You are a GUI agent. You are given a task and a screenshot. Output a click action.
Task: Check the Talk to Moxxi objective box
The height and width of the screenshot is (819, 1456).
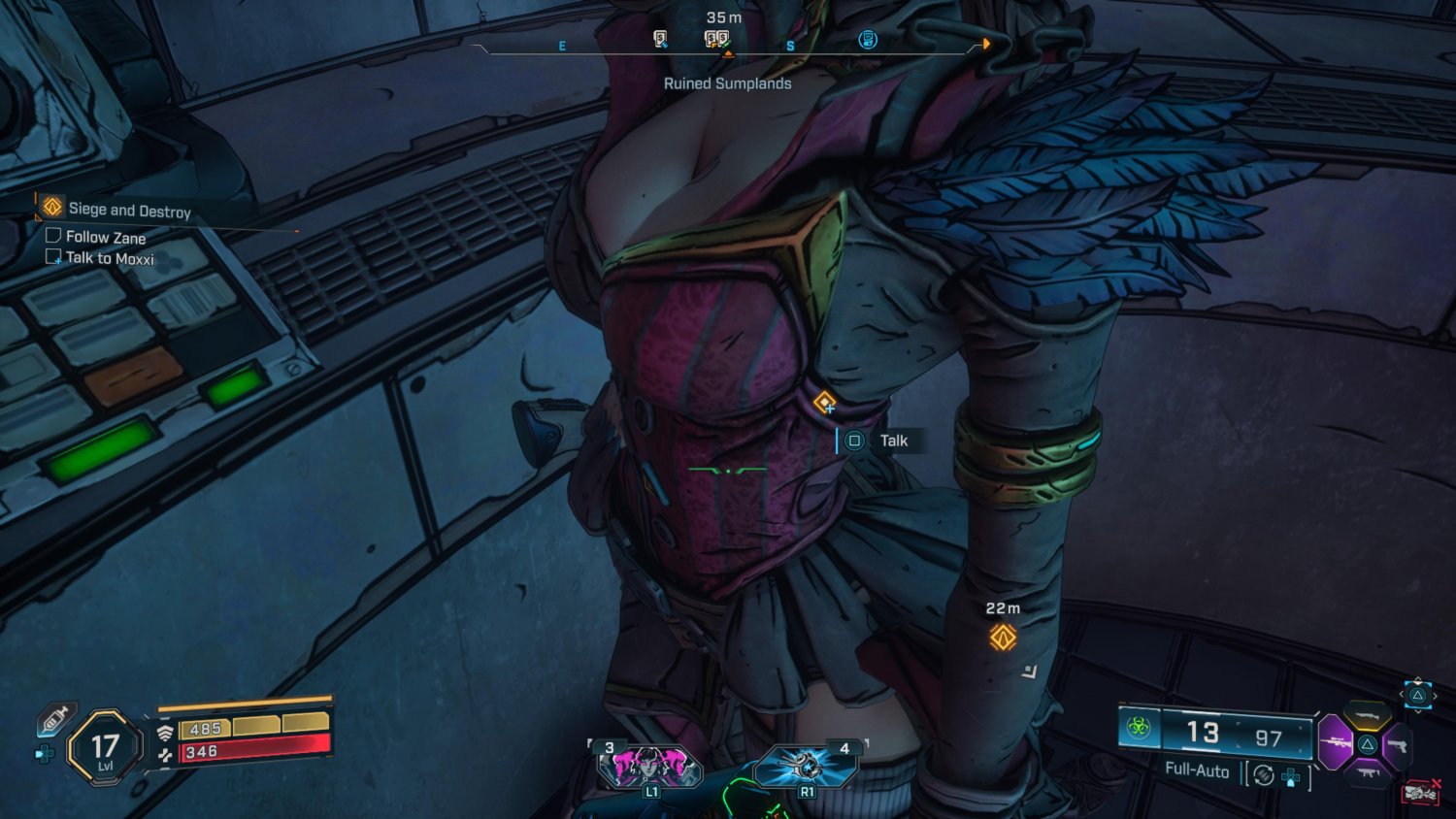[x=52, y=255]
